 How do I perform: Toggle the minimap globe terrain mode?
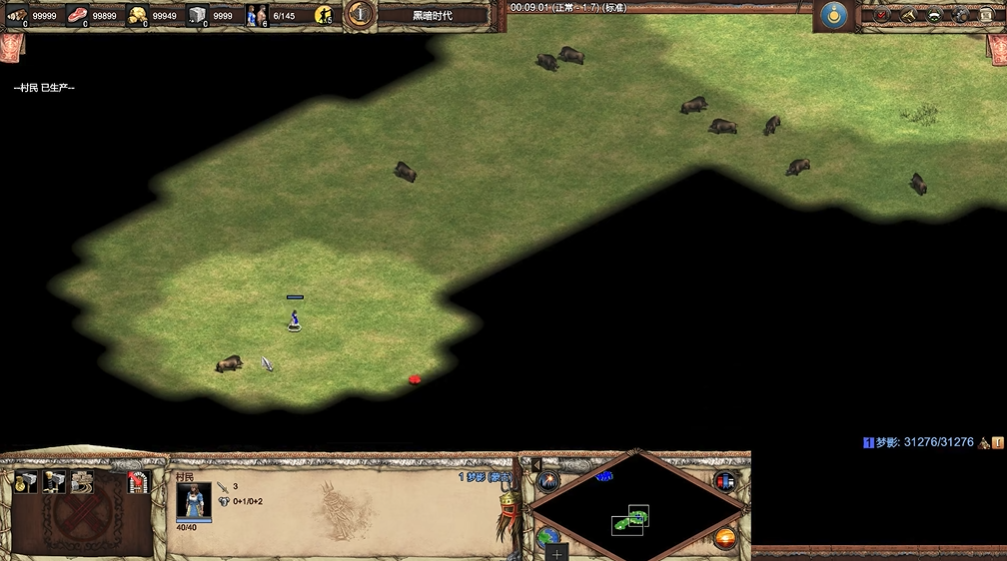click(548, 537)
